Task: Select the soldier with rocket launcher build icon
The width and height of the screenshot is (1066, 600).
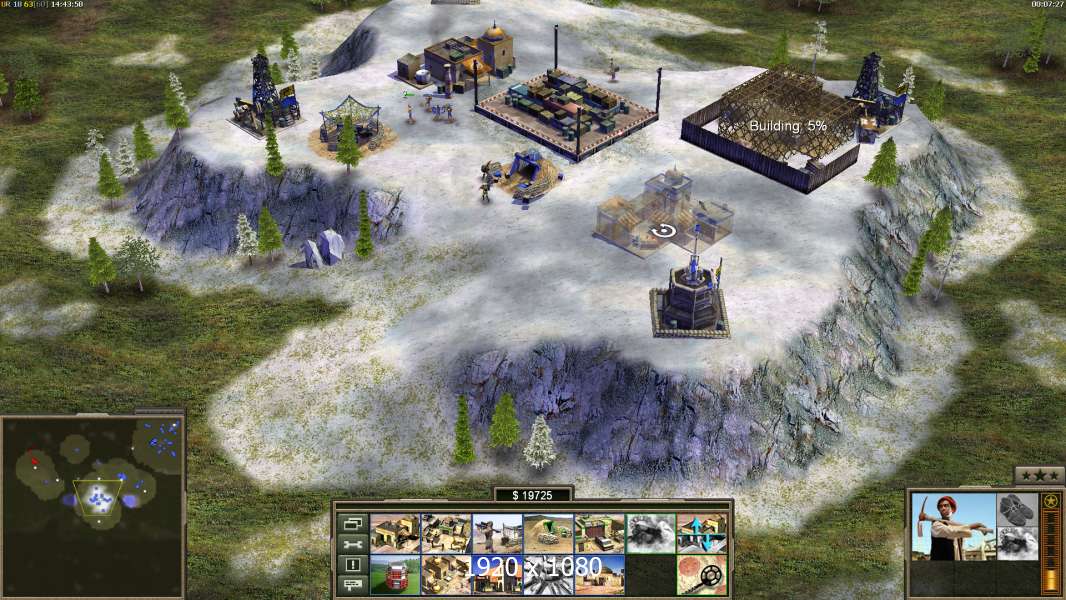Action: [497, 534]
